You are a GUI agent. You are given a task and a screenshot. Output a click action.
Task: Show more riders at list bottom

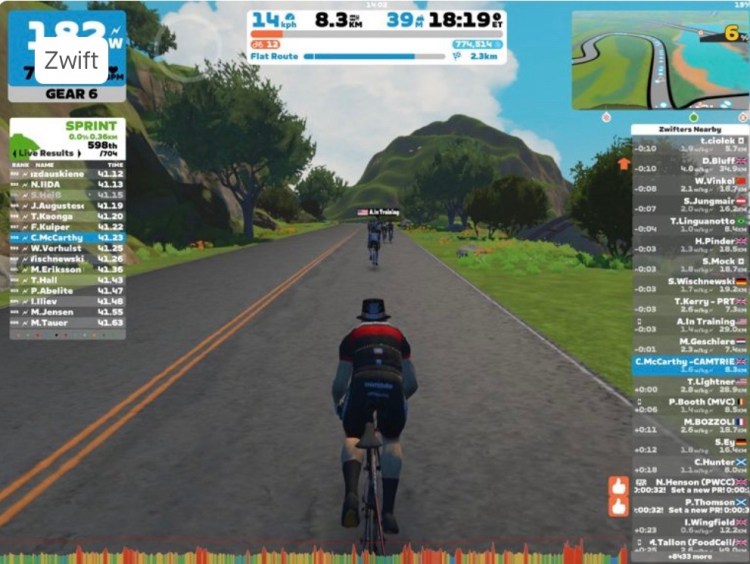tap(690, 557)
